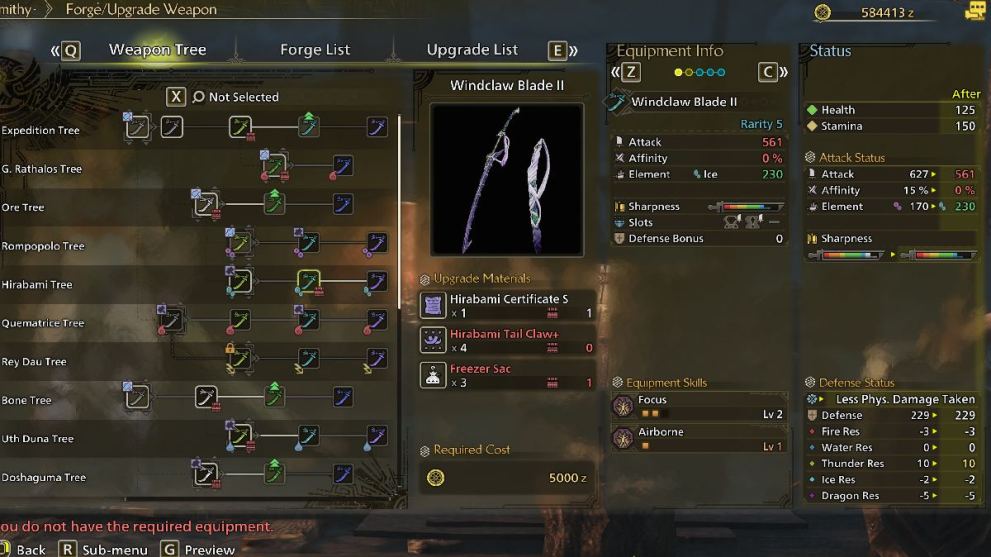Select the Rey Dau Tree row
Viewport: 991px width, 557px height.
[34, 362]
